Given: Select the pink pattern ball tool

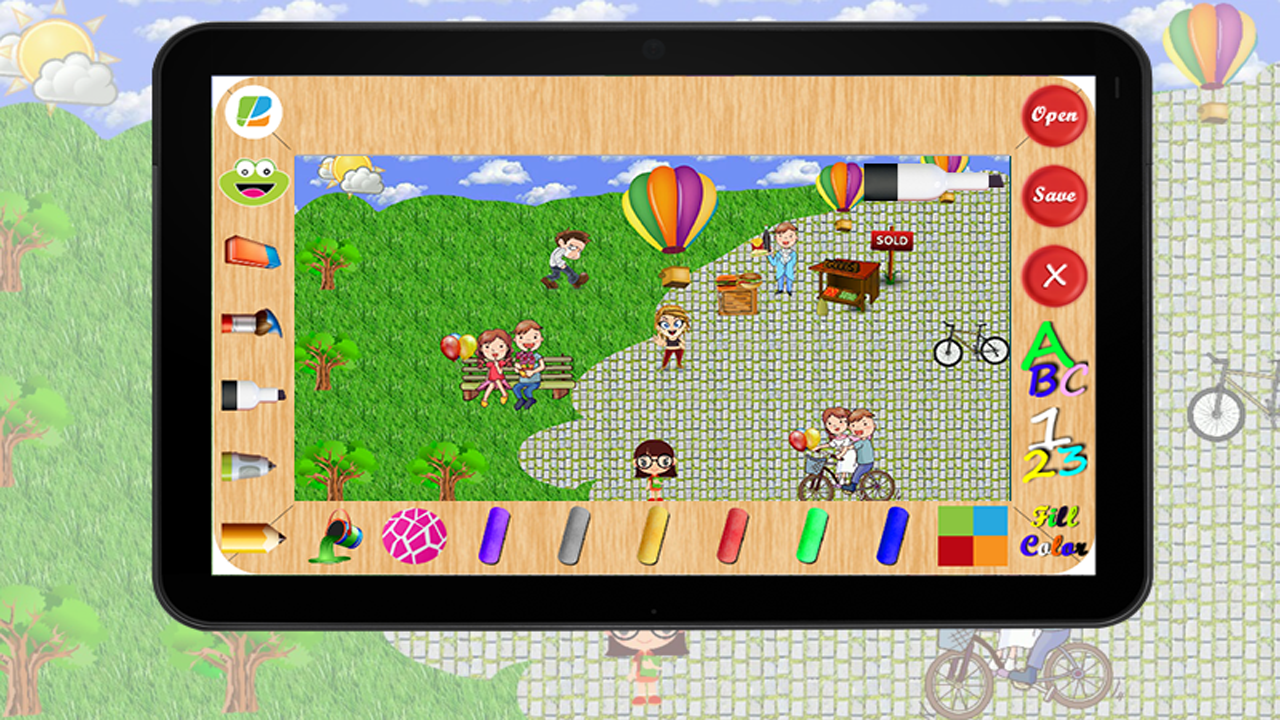Looking at the screenshot, I should (415, 535).
